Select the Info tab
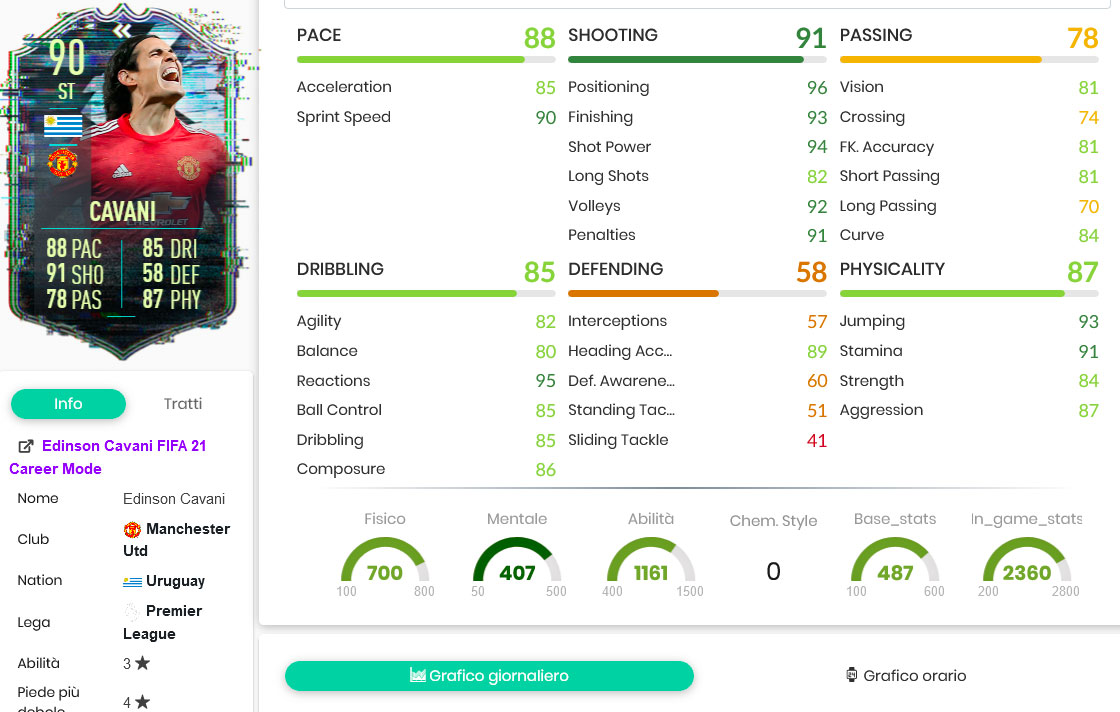Image resolution: width=1120 pixels, height=712 pixels. (x=68, y=404)
